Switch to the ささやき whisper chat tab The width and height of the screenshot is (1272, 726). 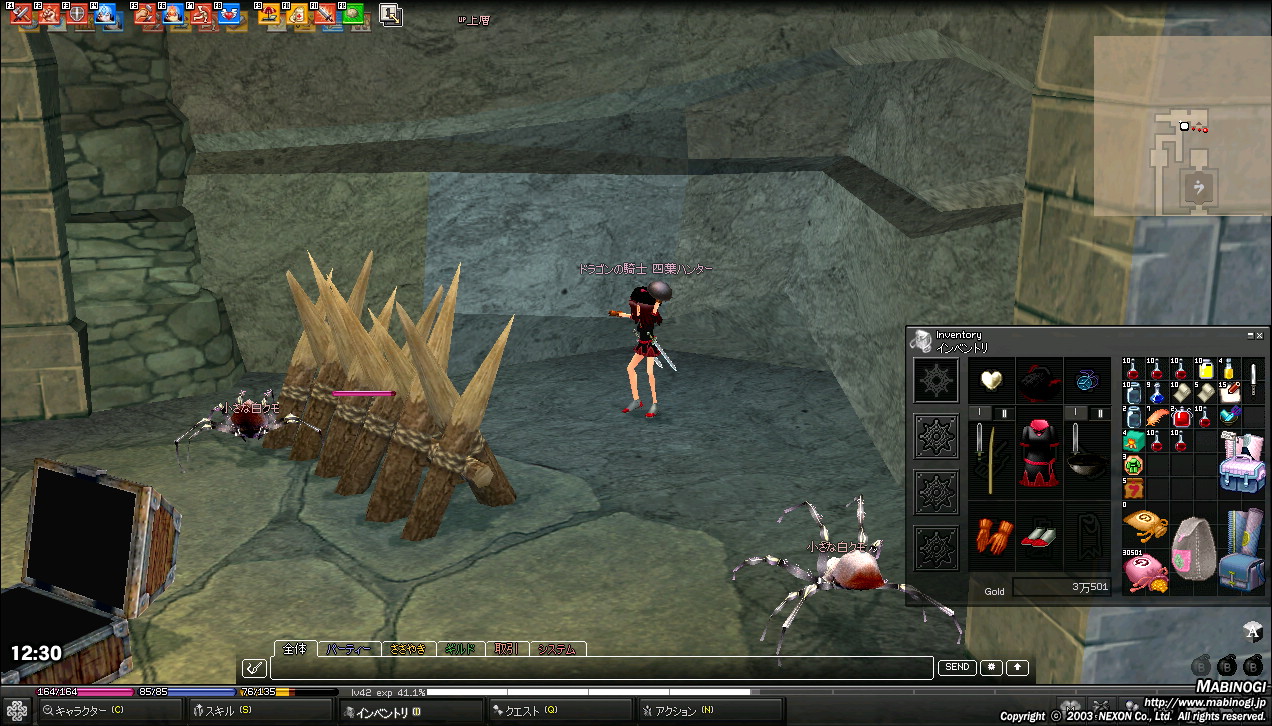[408, 649]
